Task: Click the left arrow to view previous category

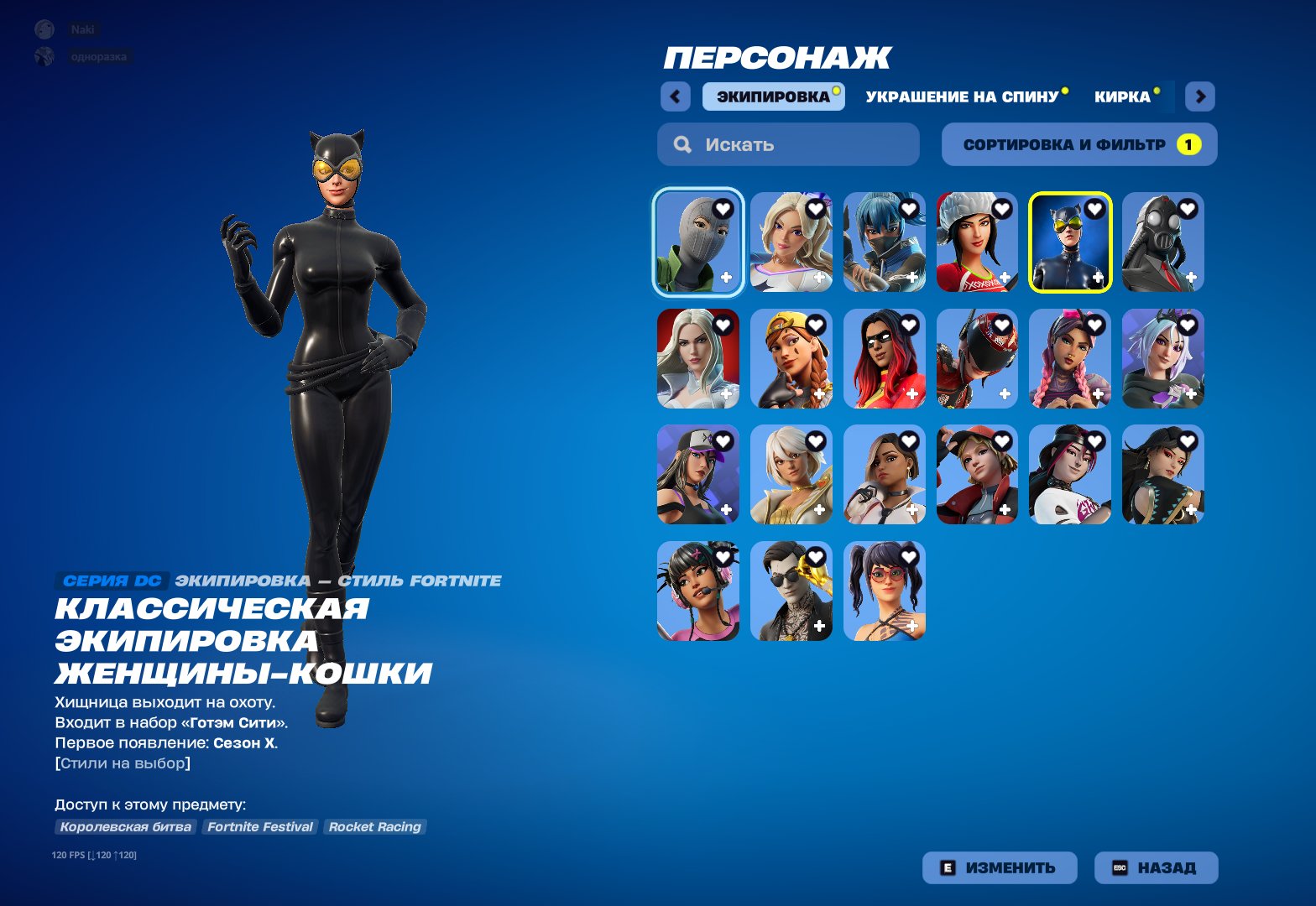Action: [676, 96]
